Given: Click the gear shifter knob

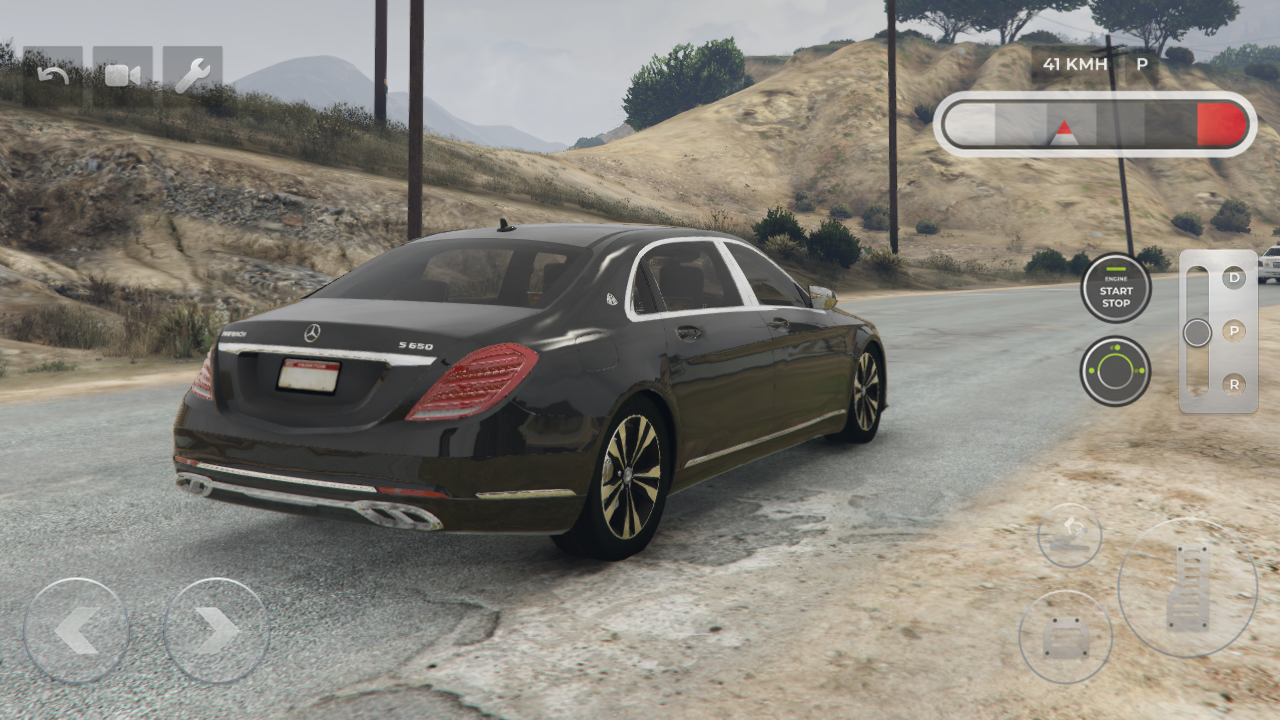Looking at the screenshot, I should 1196,332.
